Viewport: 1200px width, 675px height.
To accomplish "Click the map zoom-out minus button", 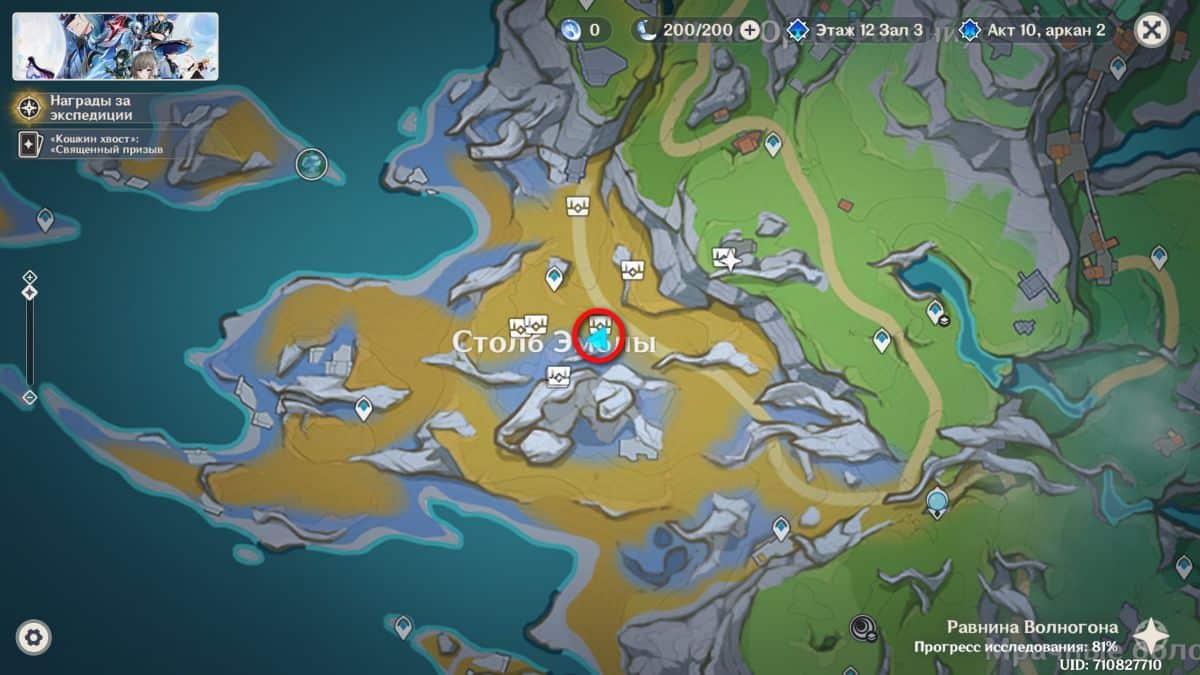I will coord(30,397).
